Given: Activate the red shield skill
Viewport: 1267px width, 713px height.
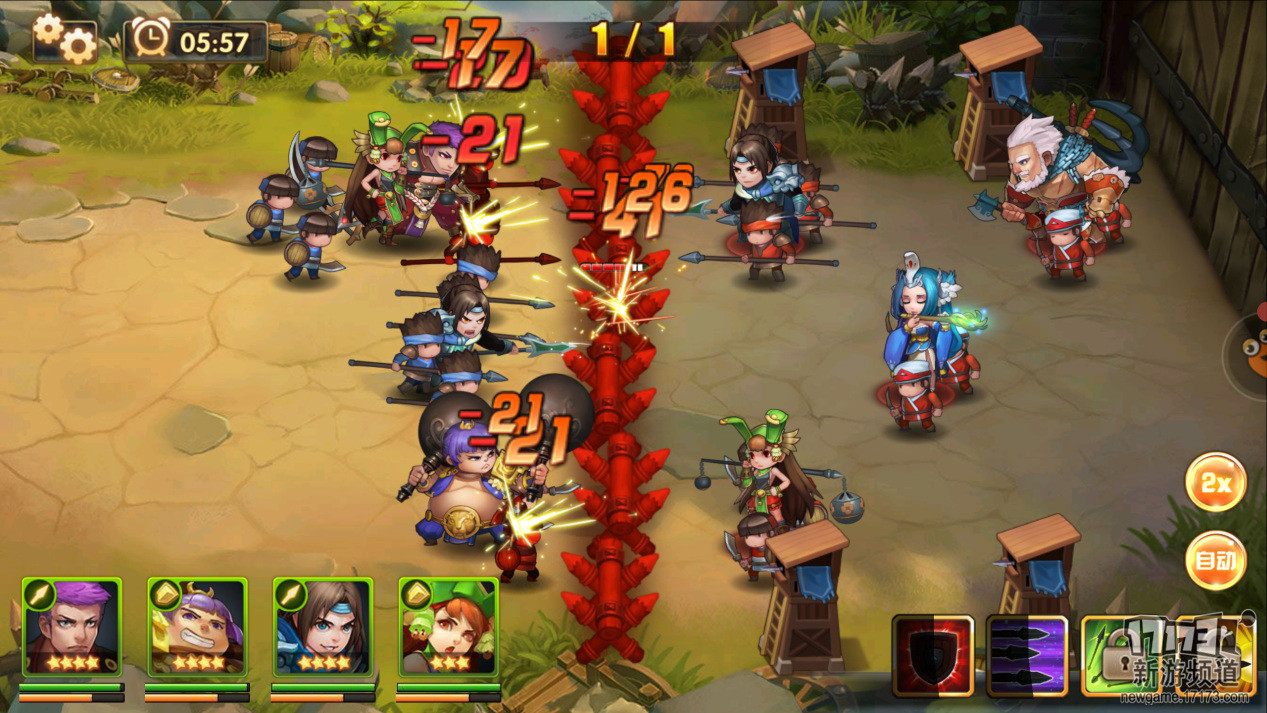Looking at the screenshot, I should (x=932, y=655).
